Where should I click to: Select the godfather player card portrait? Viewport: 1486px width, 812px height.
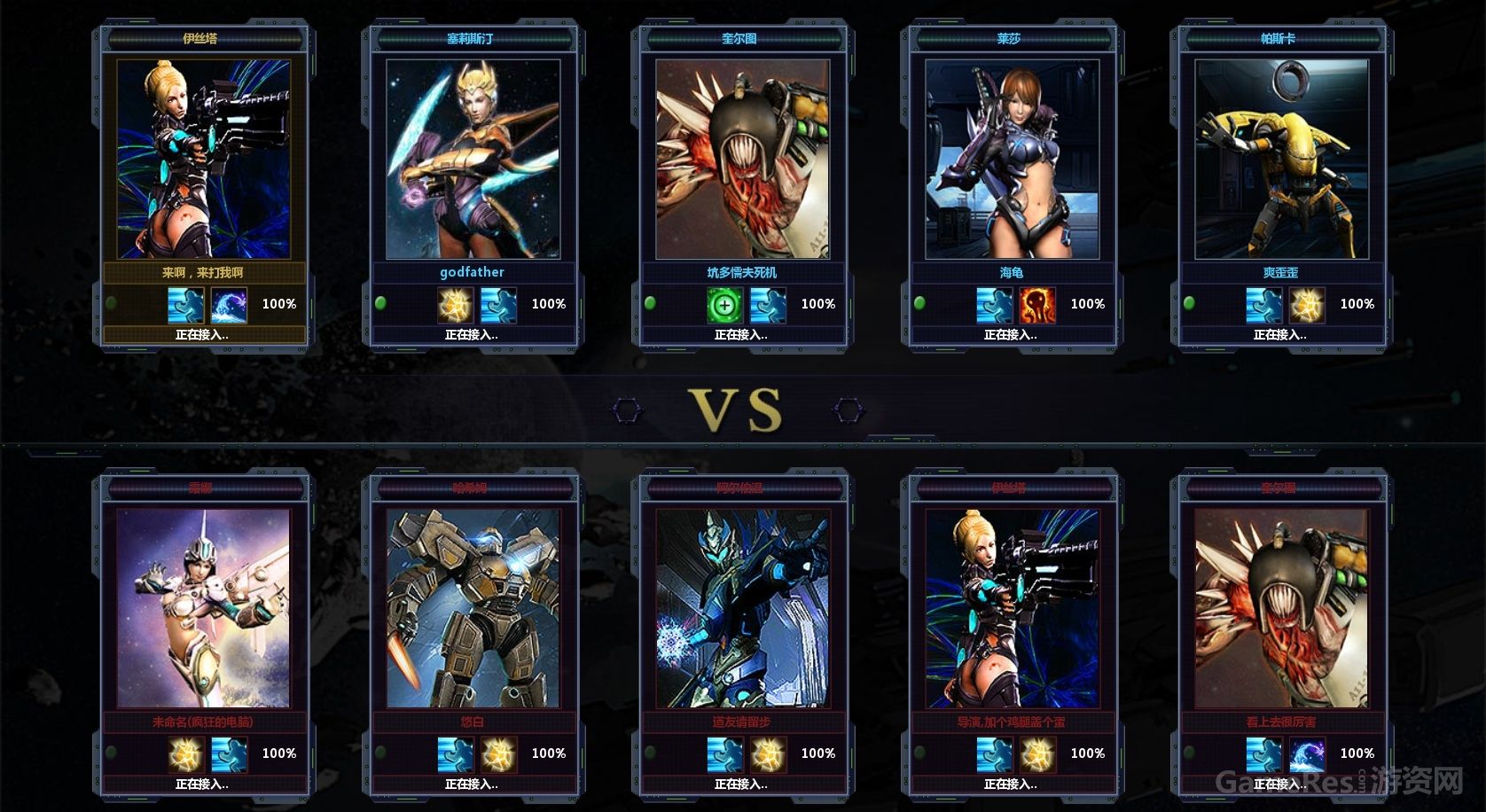click(472, 160)
